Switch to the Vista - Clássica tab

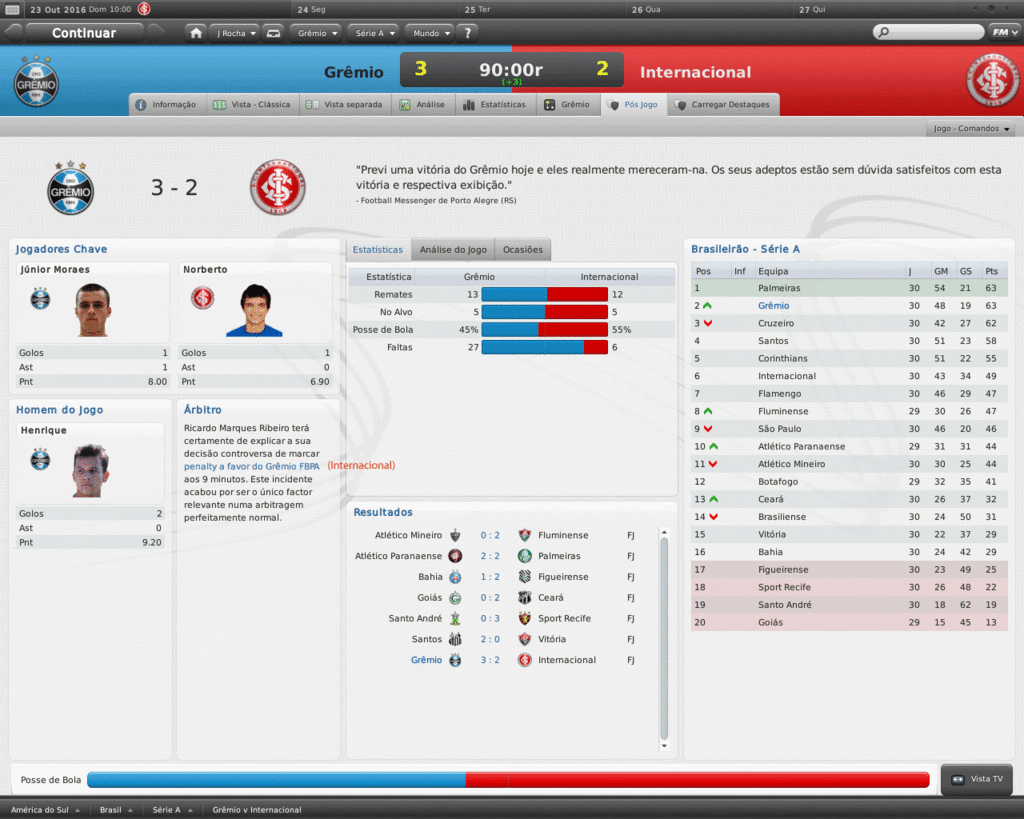(251, 104)
